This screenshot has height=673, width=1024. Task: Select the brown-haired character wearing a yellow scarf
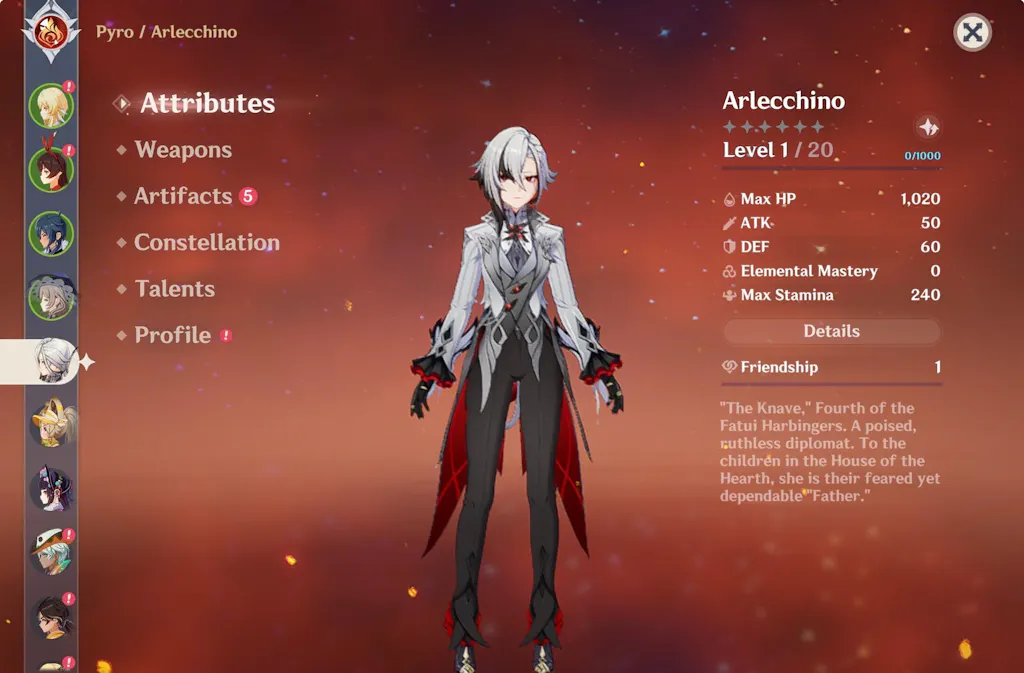point(50,616)
